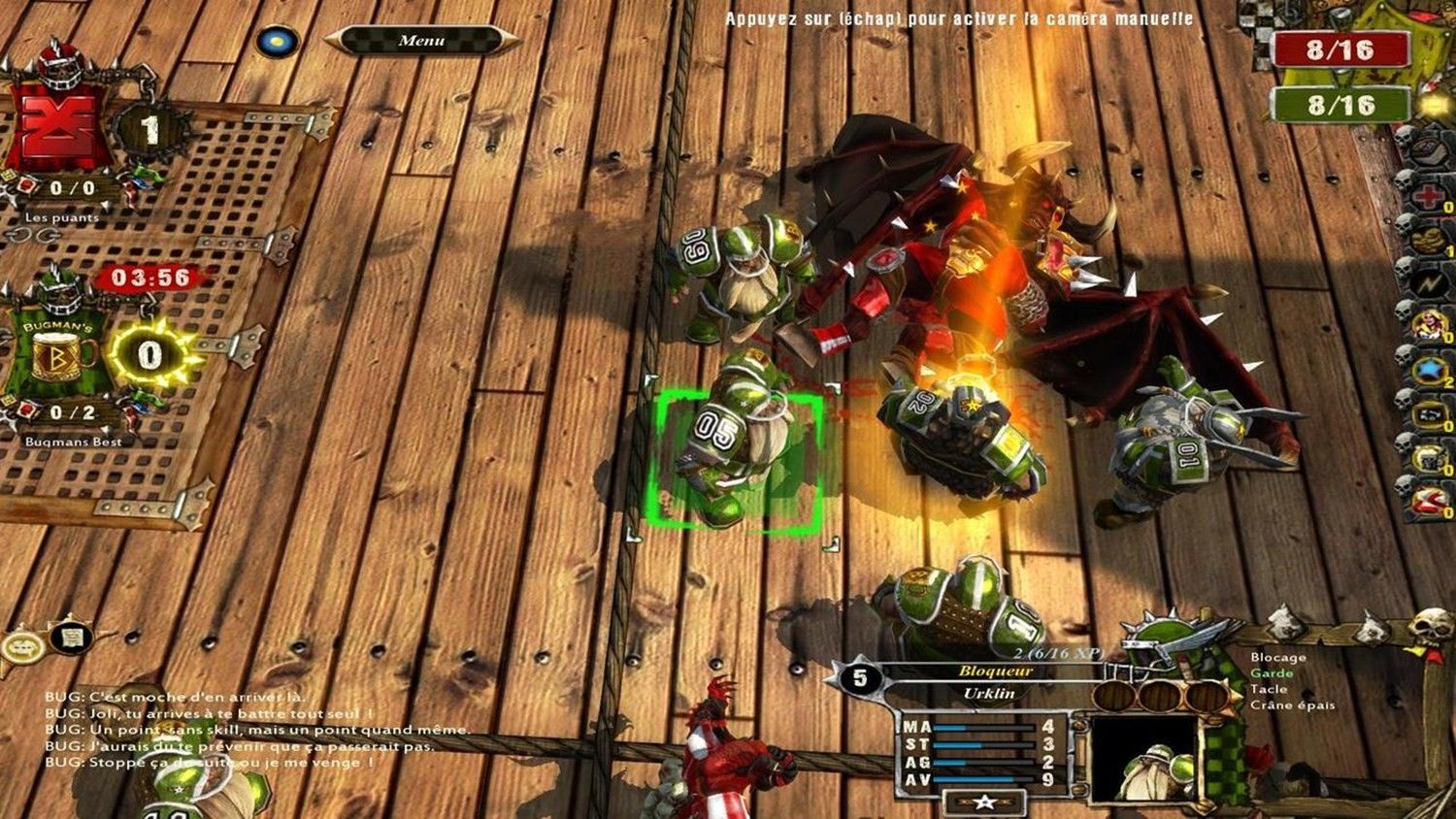Open the Menu button
1456x819 pixels.
point(421,41)
